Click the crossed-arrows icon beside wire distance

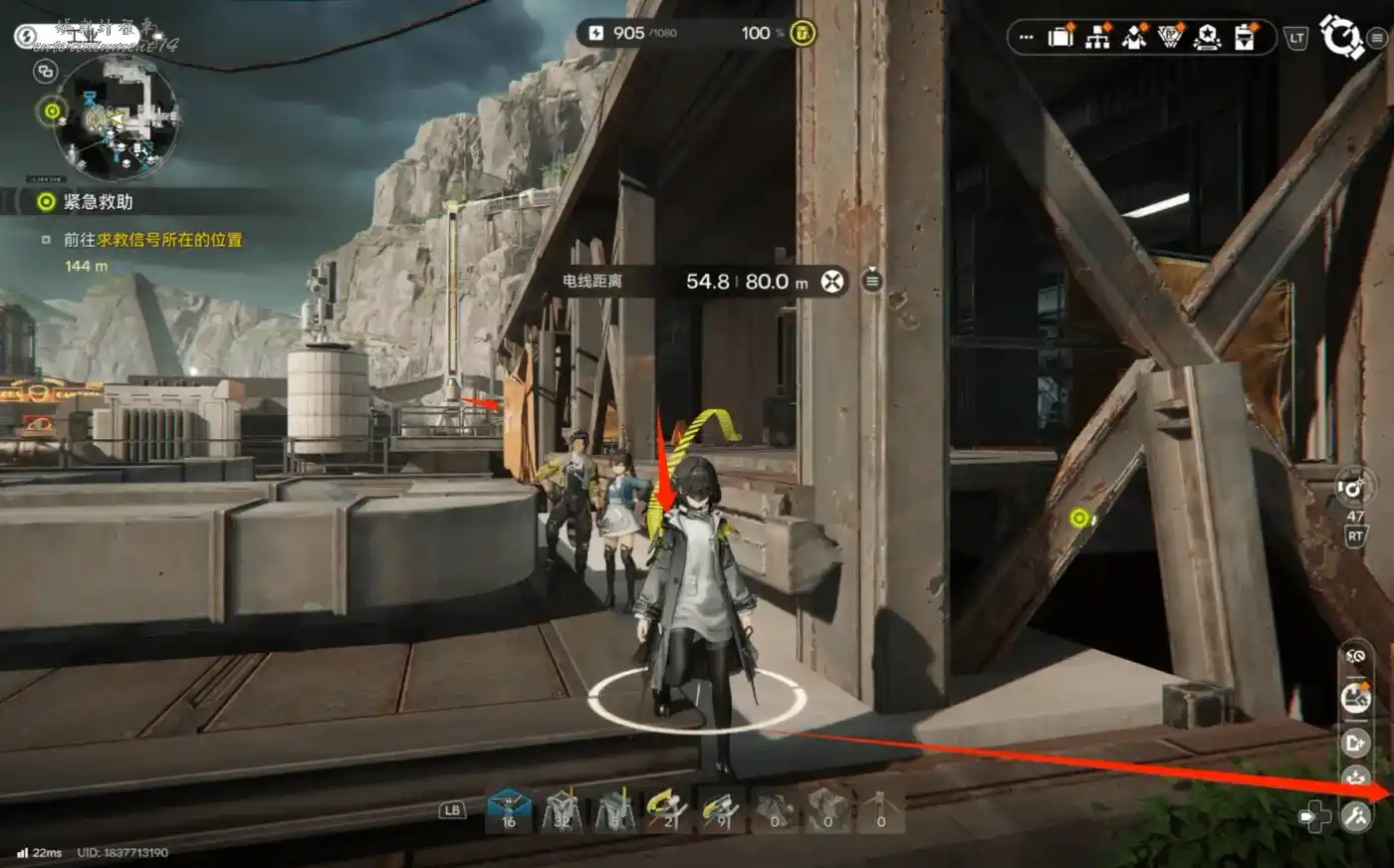click(832, 282)
